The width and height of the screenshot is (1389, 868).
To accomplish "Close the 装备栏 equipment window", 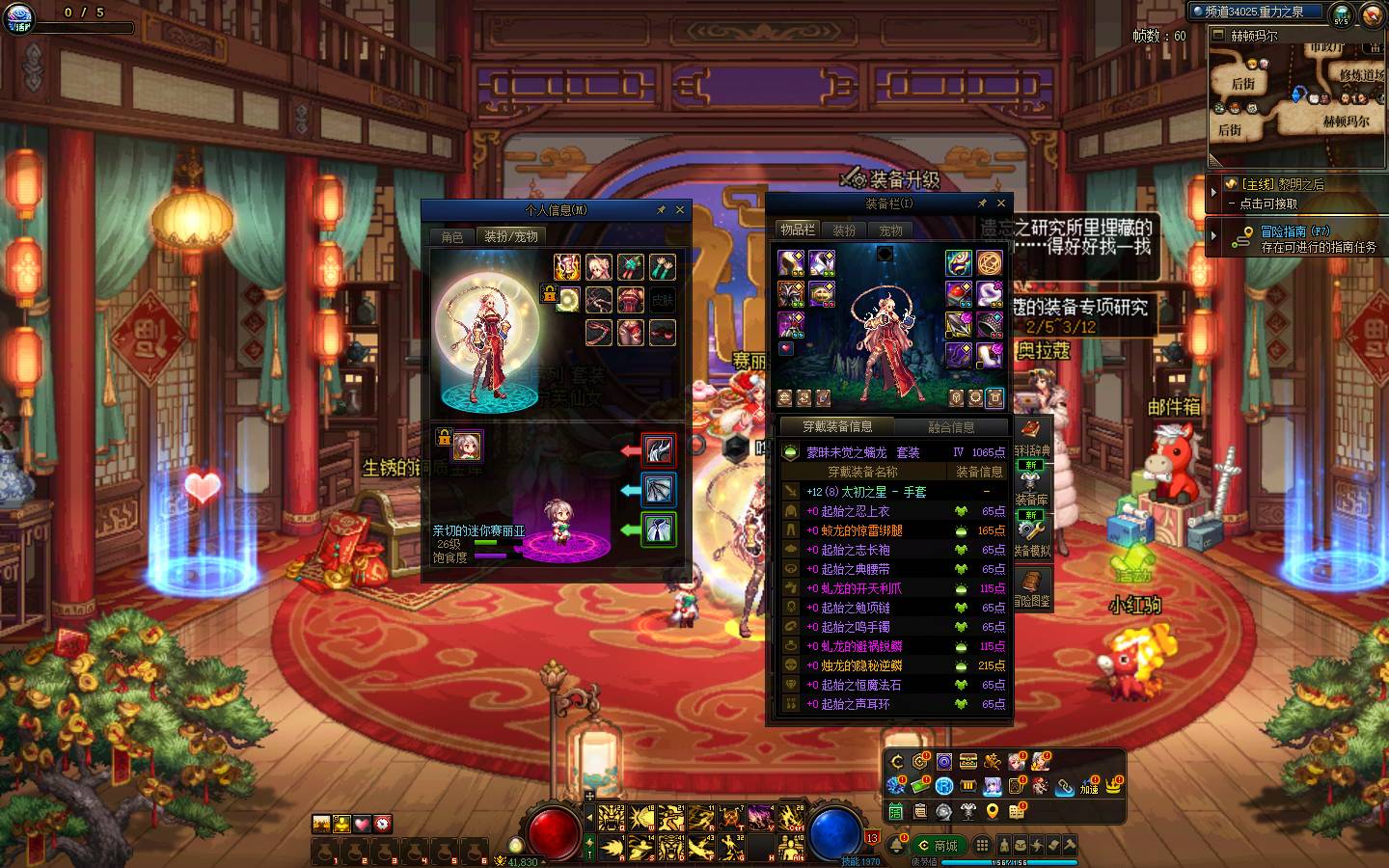I will [x=1001, y=203].
